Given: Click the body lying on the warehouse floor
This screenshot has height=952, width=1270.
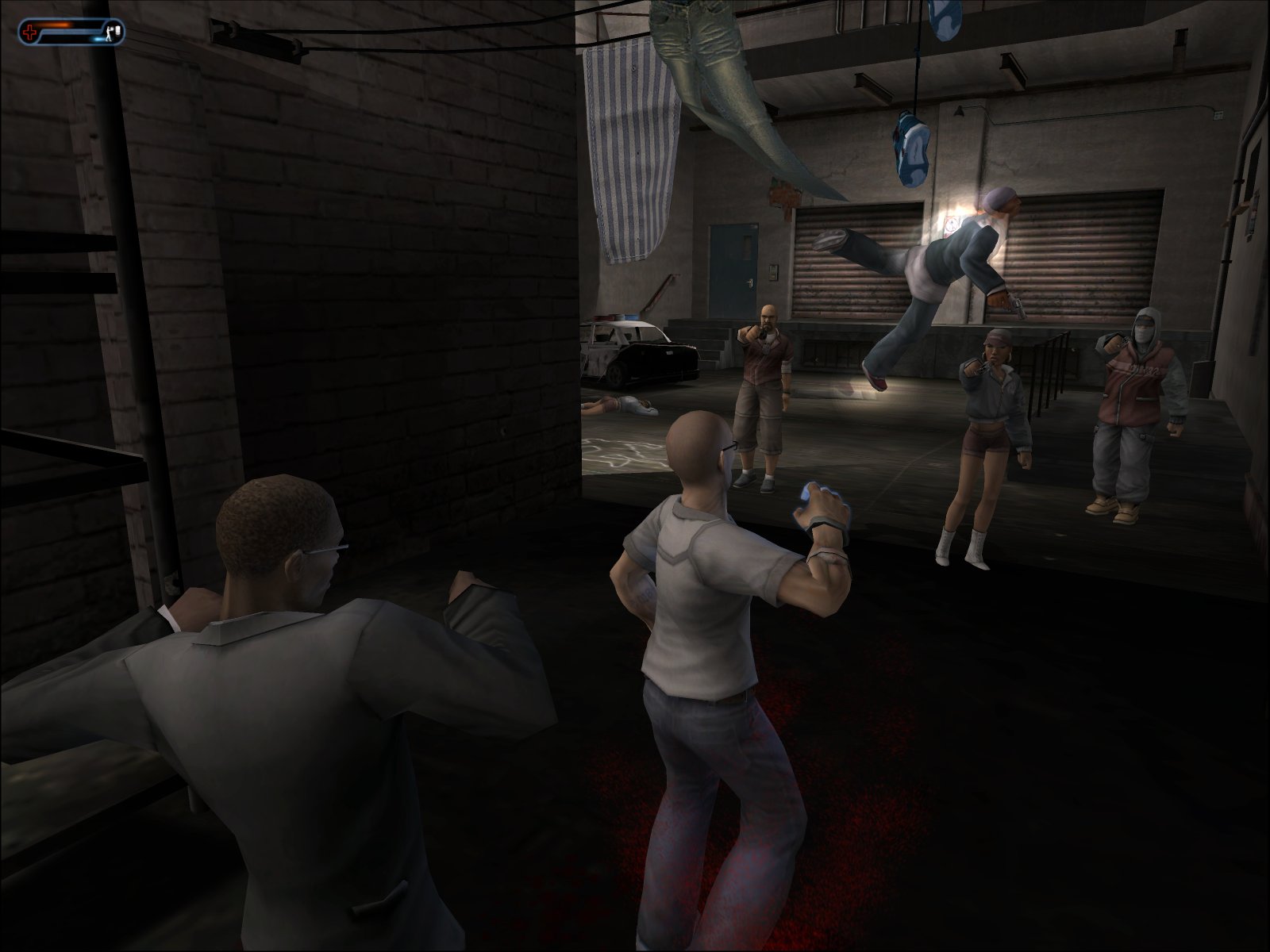Looking at the screenshot, I should click(x=627, y=405).
